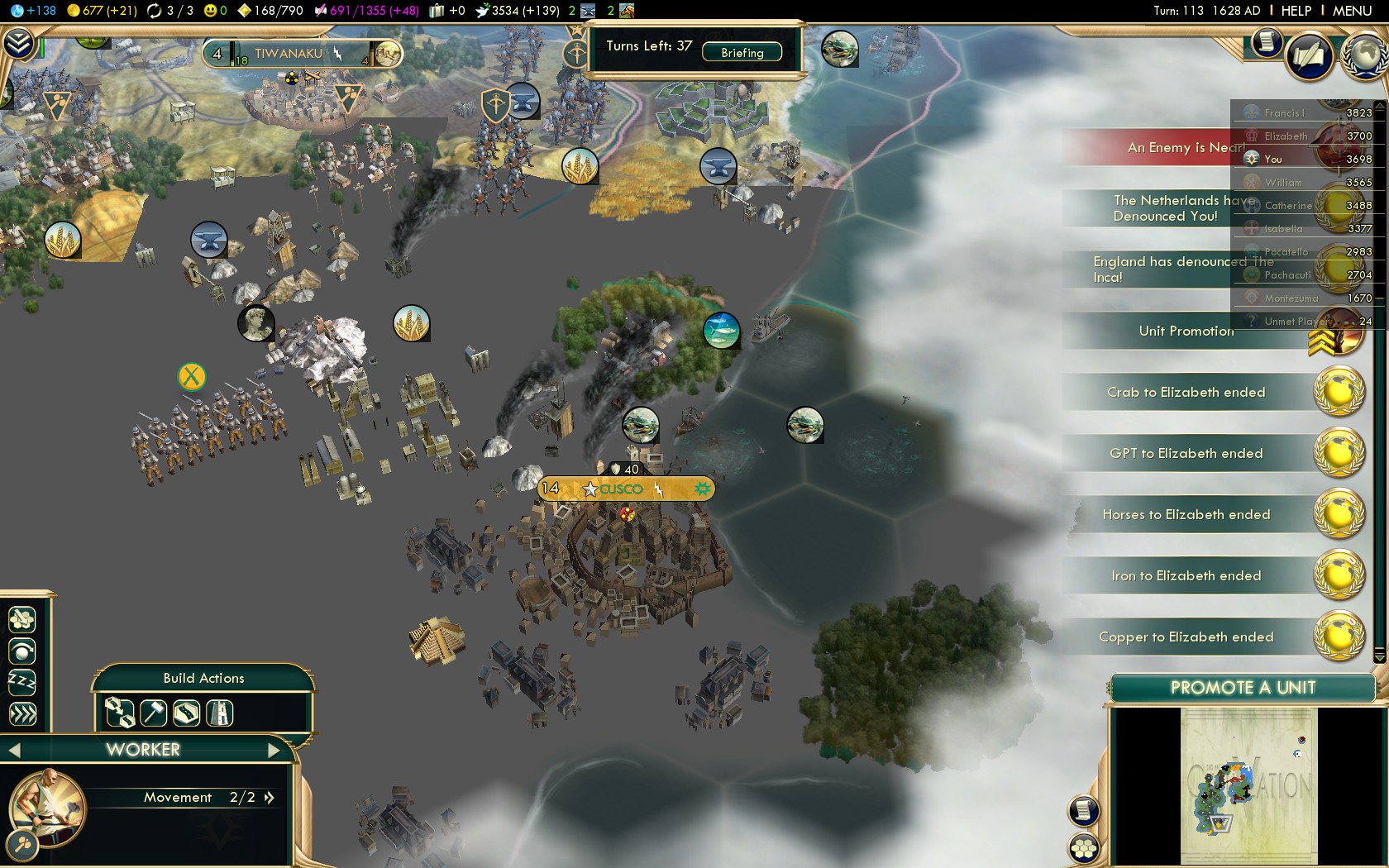Click the Promote a Unit button

point(1242,688)
